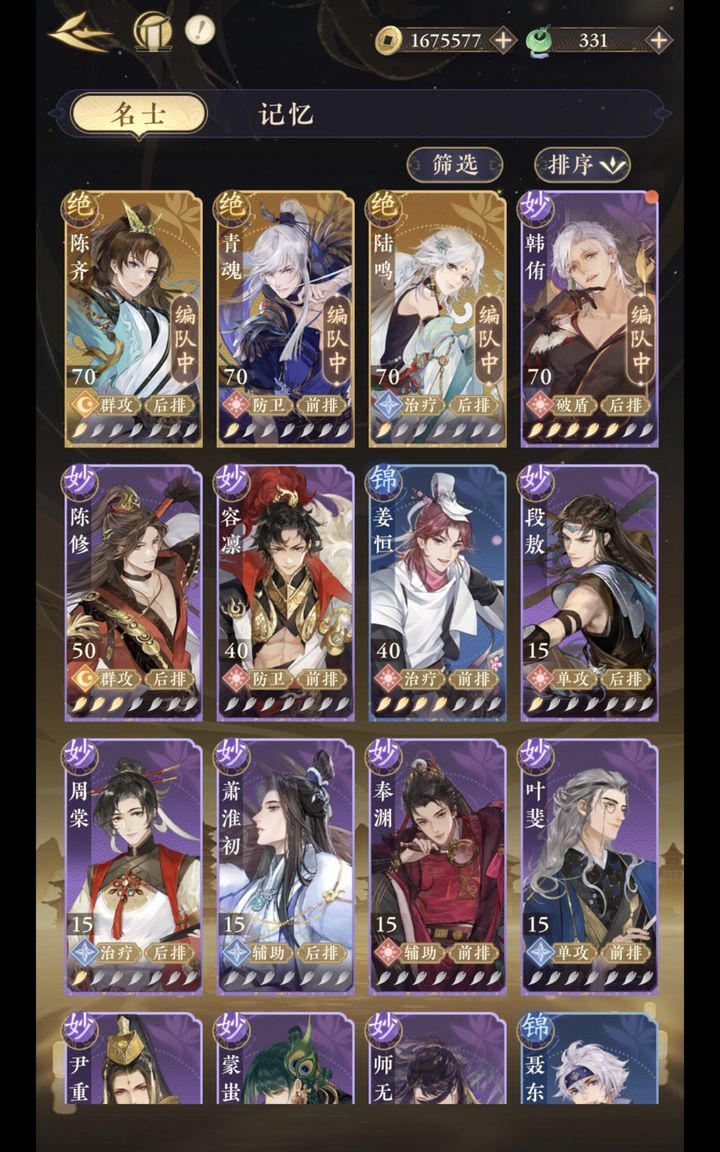Open the 筛选 filter options
Image resolution: width=720 pixels, height=1152 pixels.
(455, 165)
